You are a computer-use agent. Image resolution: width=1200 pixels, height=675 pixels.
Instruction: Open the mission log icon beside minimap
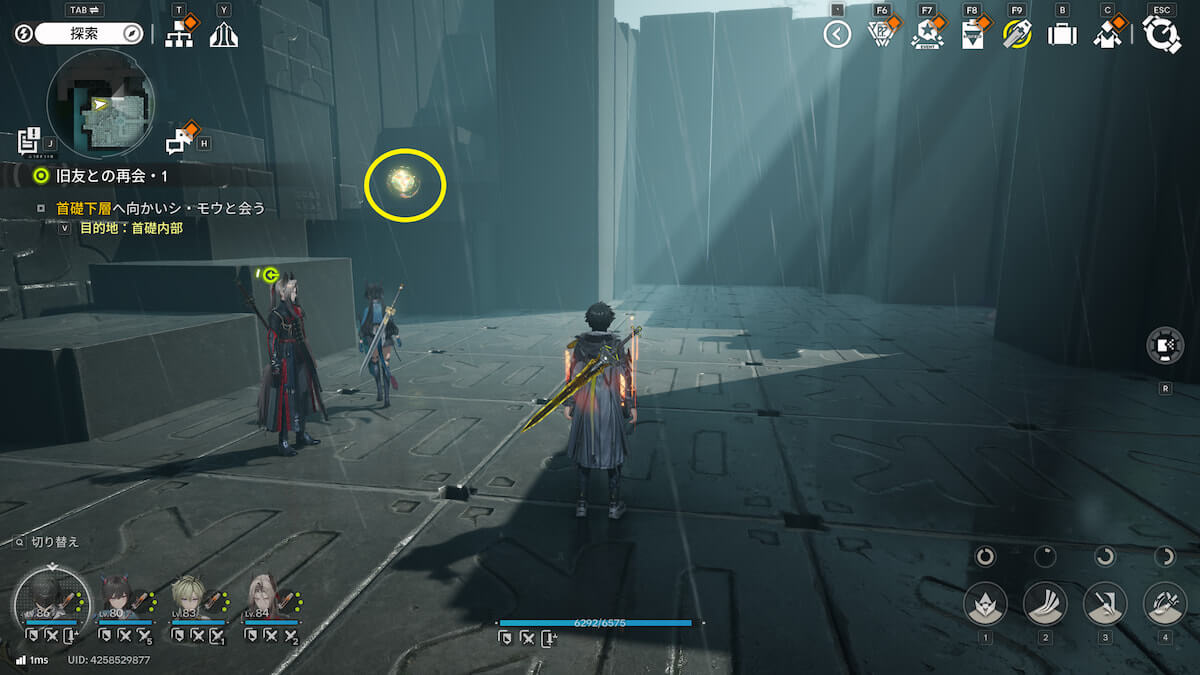pyautogui.click(x=29, y=139)
